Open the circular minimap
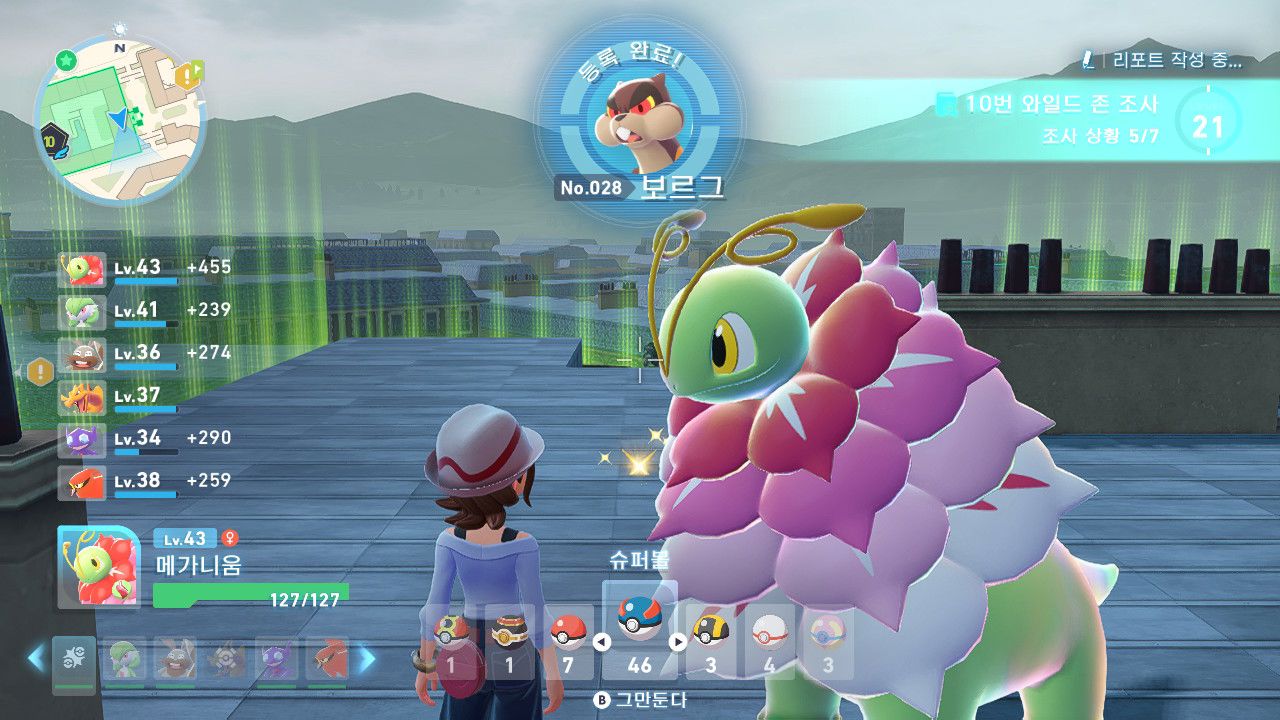 coord(120,120)
